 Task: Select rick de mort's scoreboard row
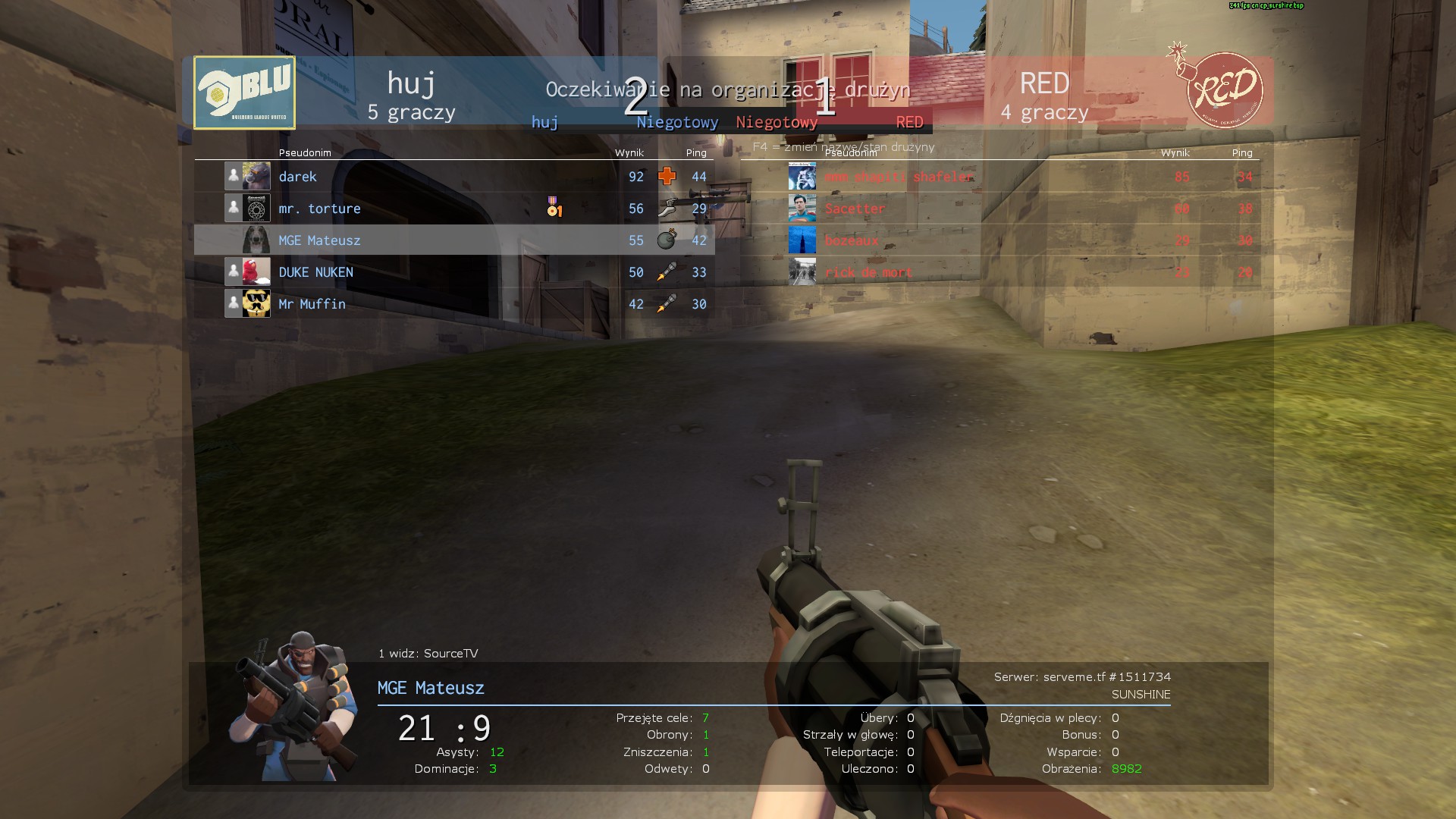(x=999, y=272)
